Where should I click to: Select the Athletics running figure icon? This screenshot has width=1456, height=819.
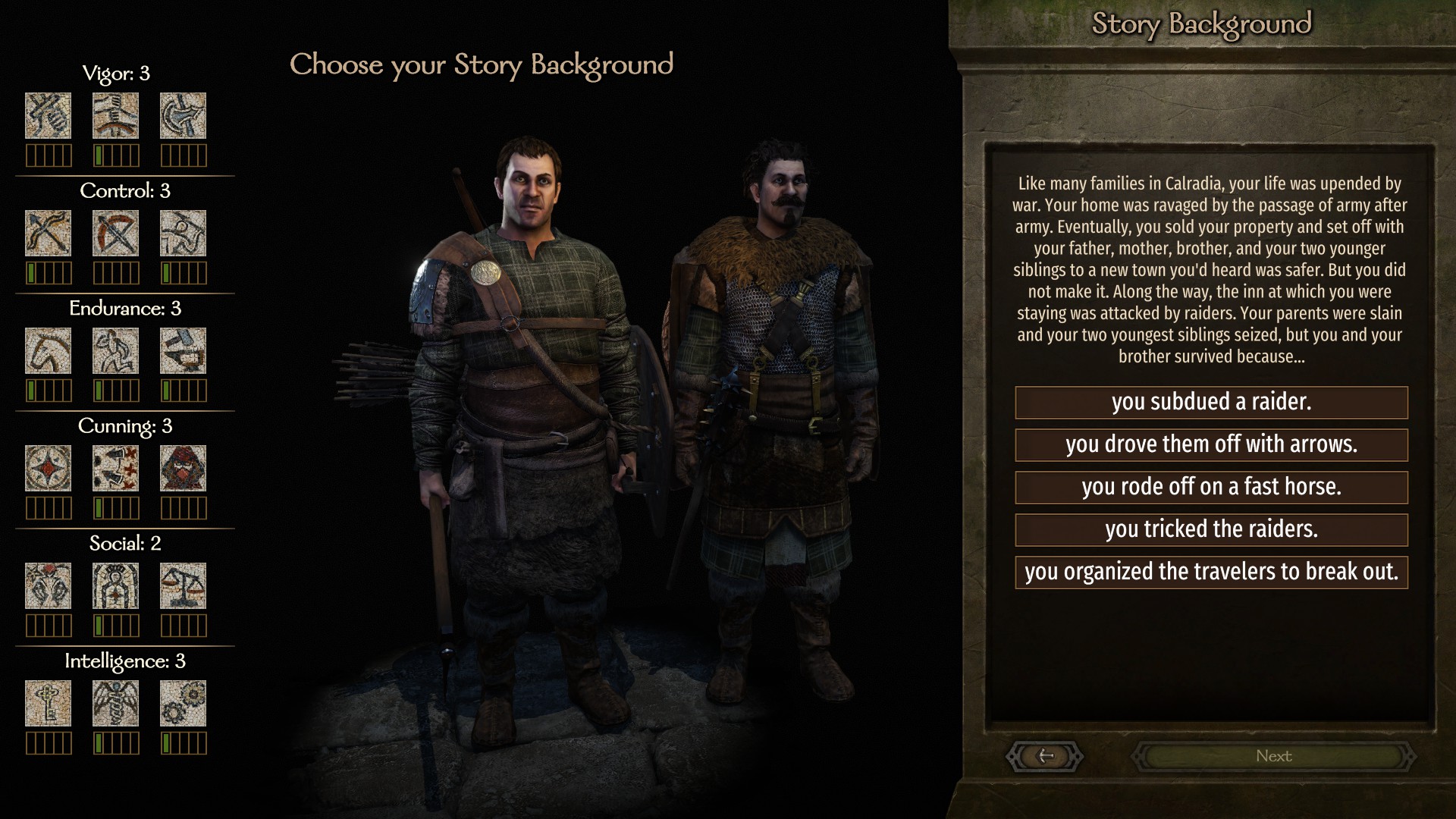(115, 350)
